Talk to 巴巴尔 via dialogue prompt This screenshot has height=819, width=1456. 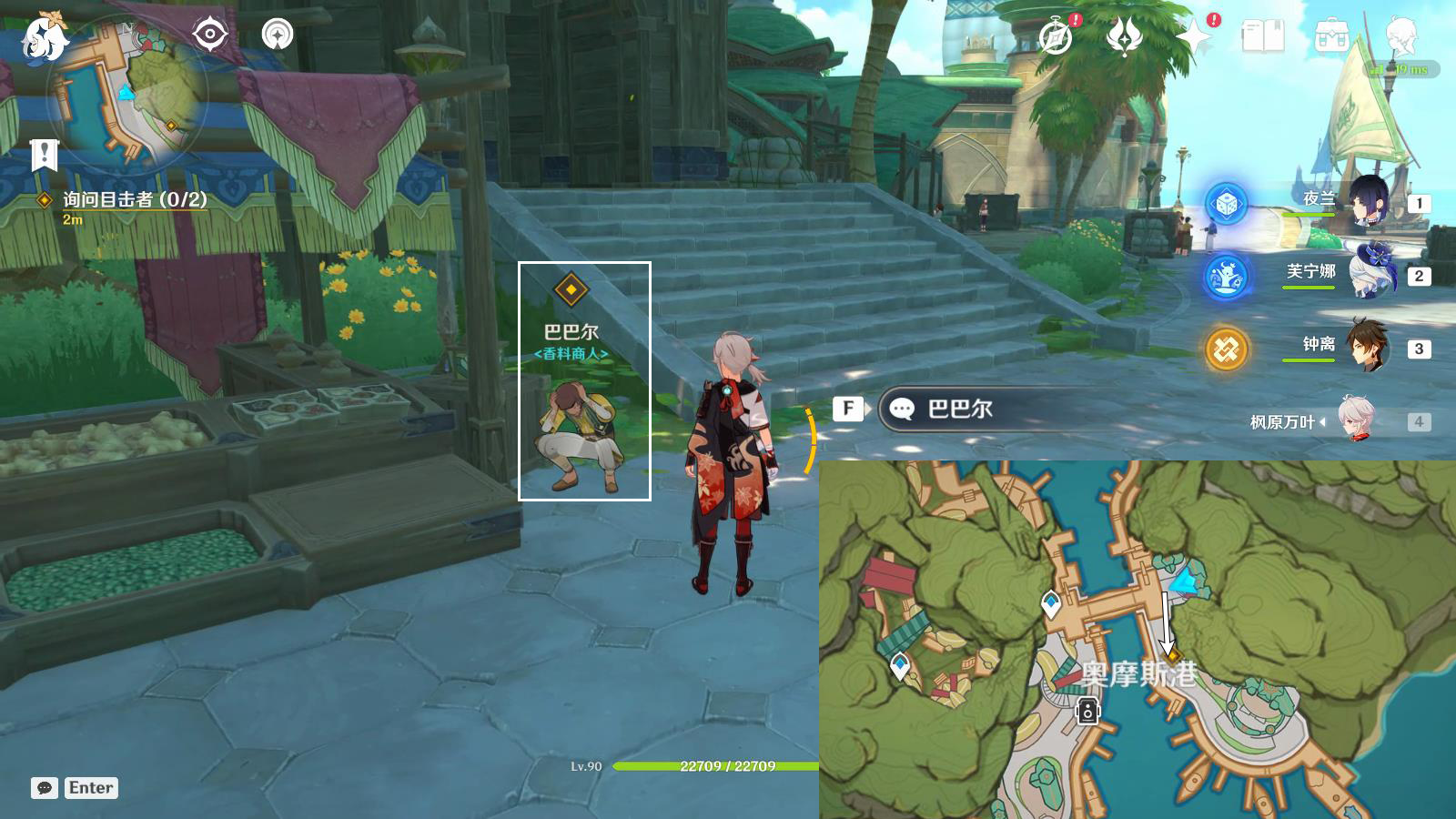(960, 409)
